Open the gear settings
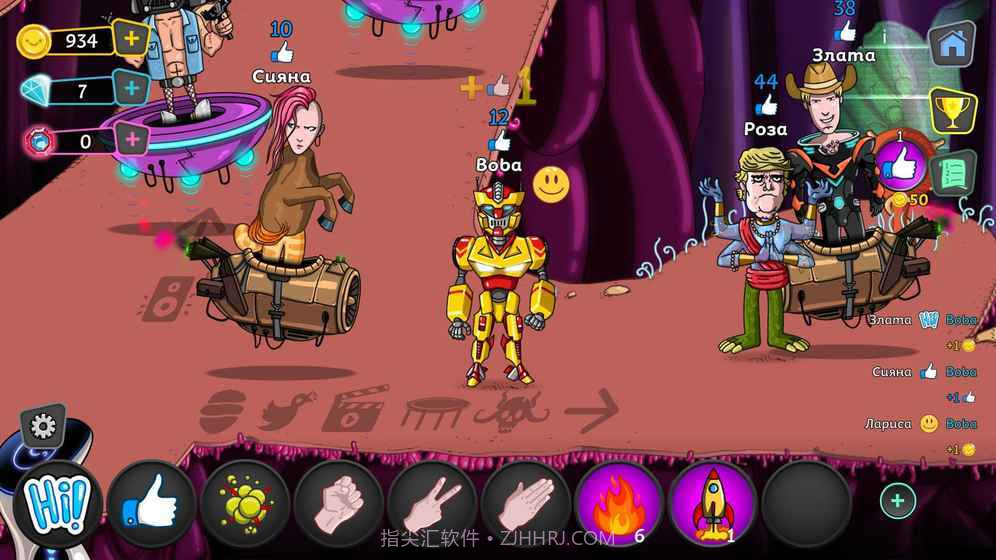996x560 pixels. click(43, 427)
